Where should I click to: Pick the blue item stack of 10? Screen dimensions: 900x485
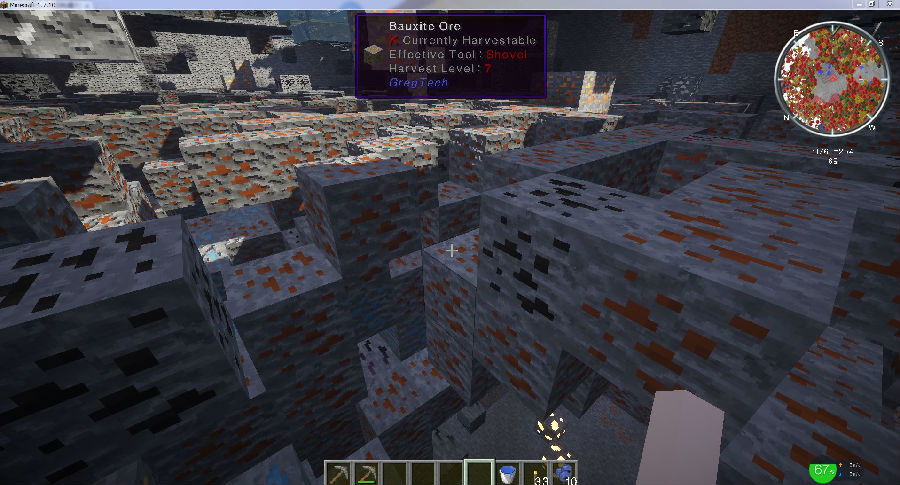pos(564,472)
